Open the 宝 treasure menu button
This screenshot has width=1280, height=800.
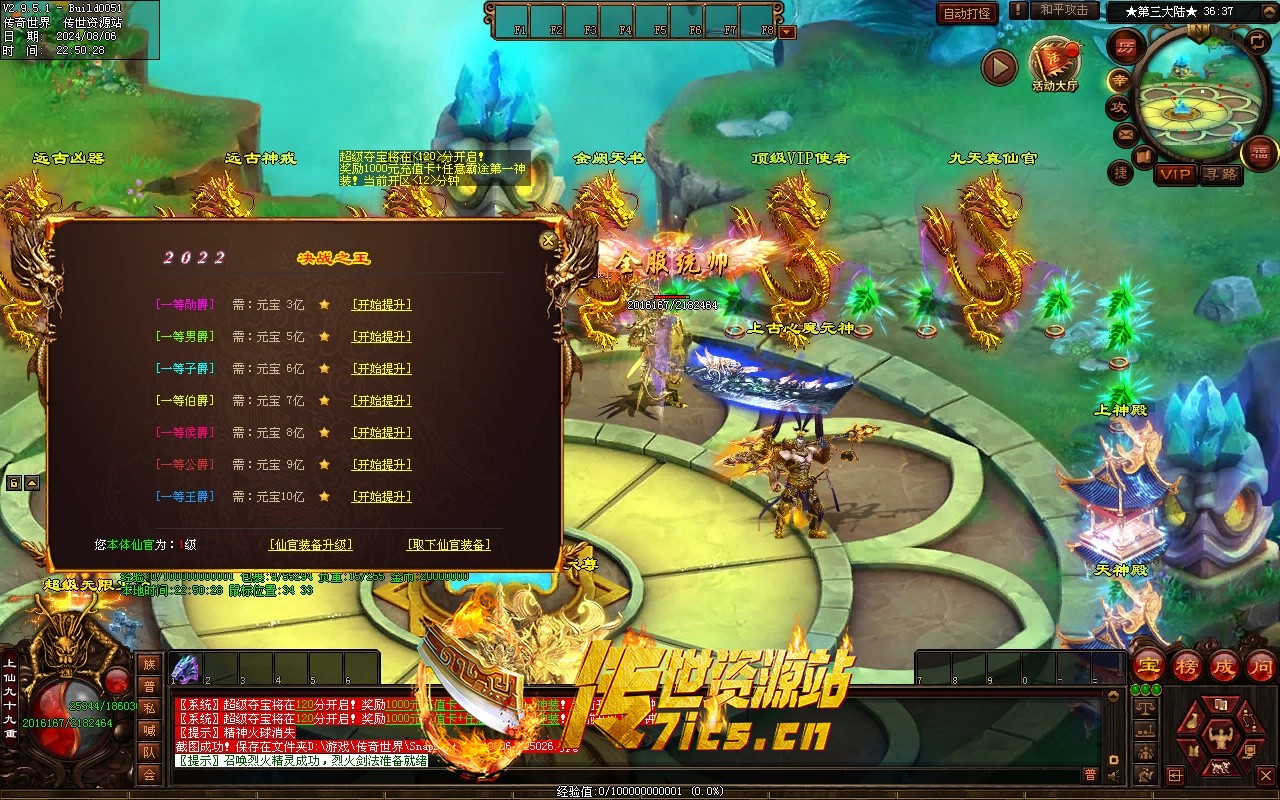pos(1150,666)
